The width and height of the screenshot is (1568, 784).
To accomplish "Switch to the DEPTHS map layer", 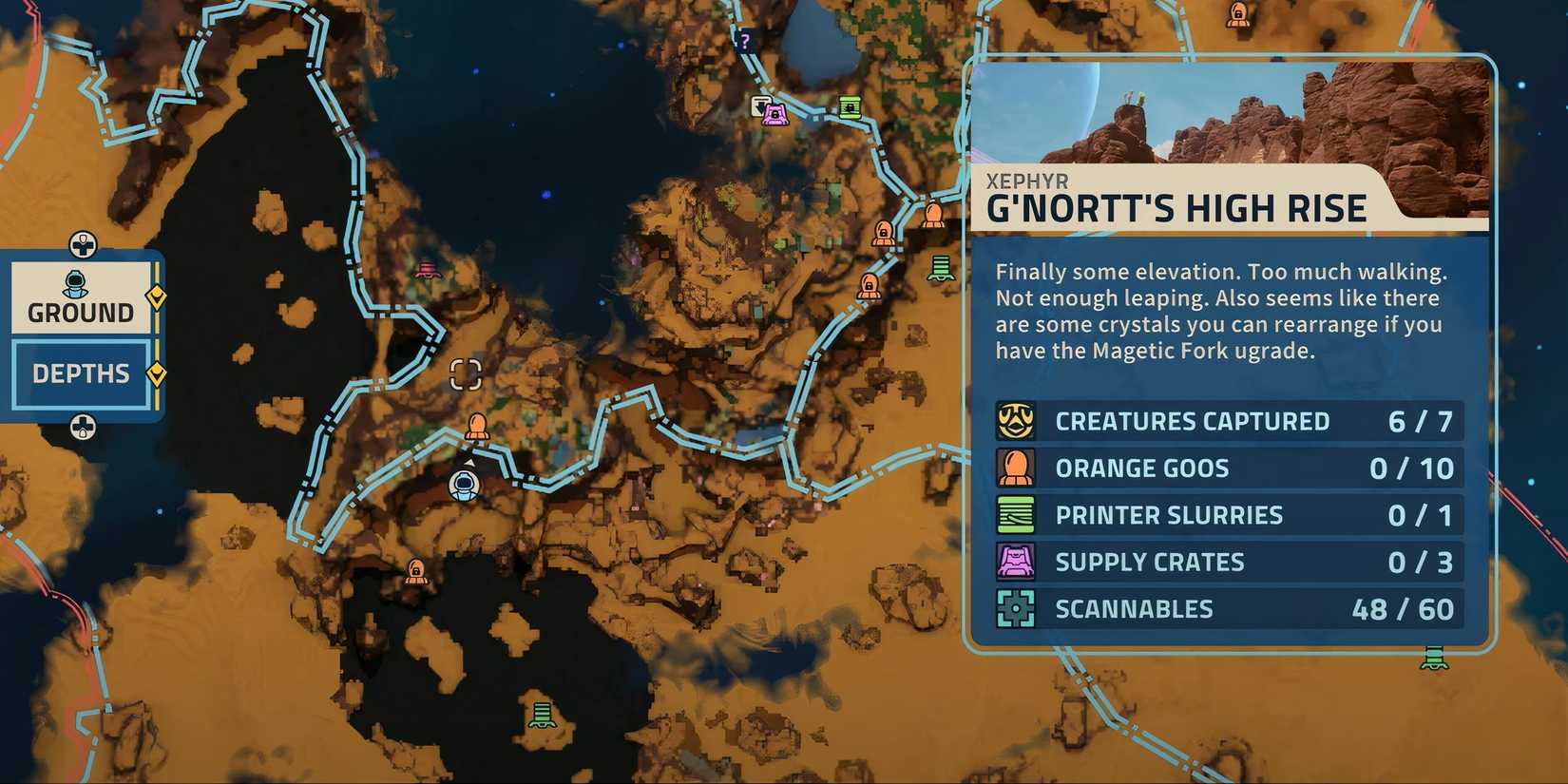I will 79,373.
